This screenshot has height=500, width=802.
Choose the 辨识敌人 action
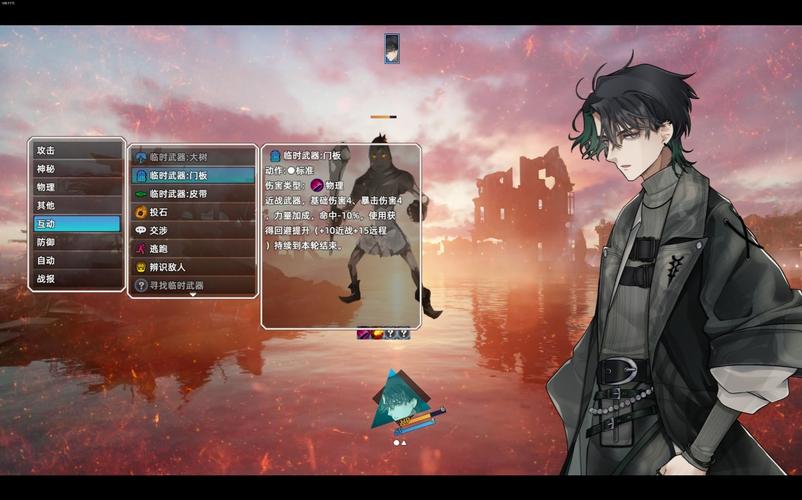pos(193,267)
